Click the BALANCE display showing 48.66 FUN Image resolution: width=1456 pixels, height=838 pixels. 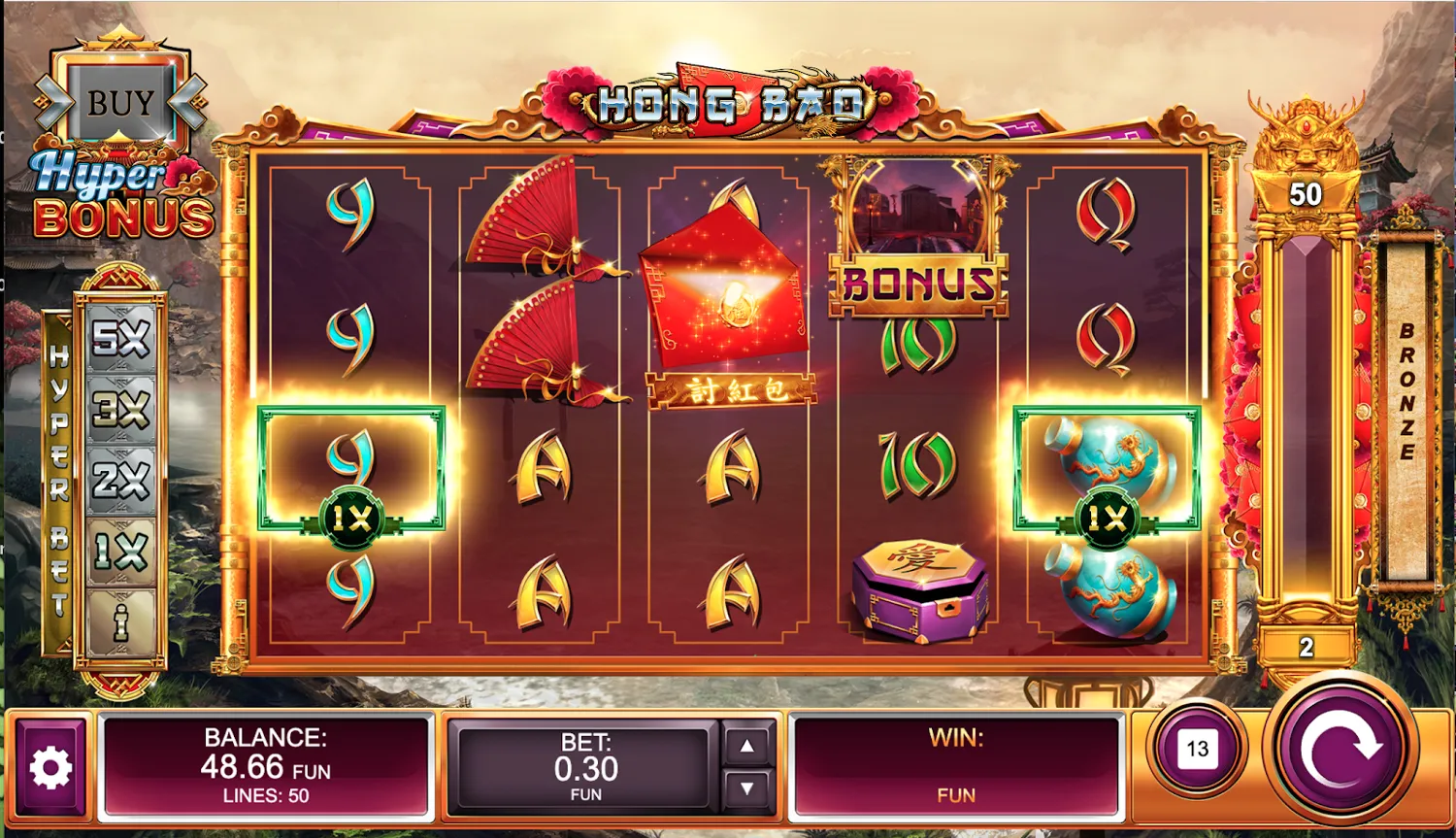(x=265, y=766)
